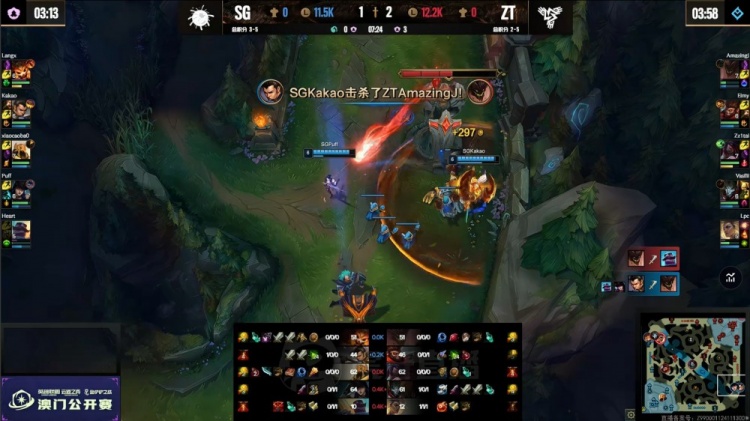Click the graph stats button above the minimap
Screen dimensions: 750x421
pyautogui.click(x=731, y=279)
